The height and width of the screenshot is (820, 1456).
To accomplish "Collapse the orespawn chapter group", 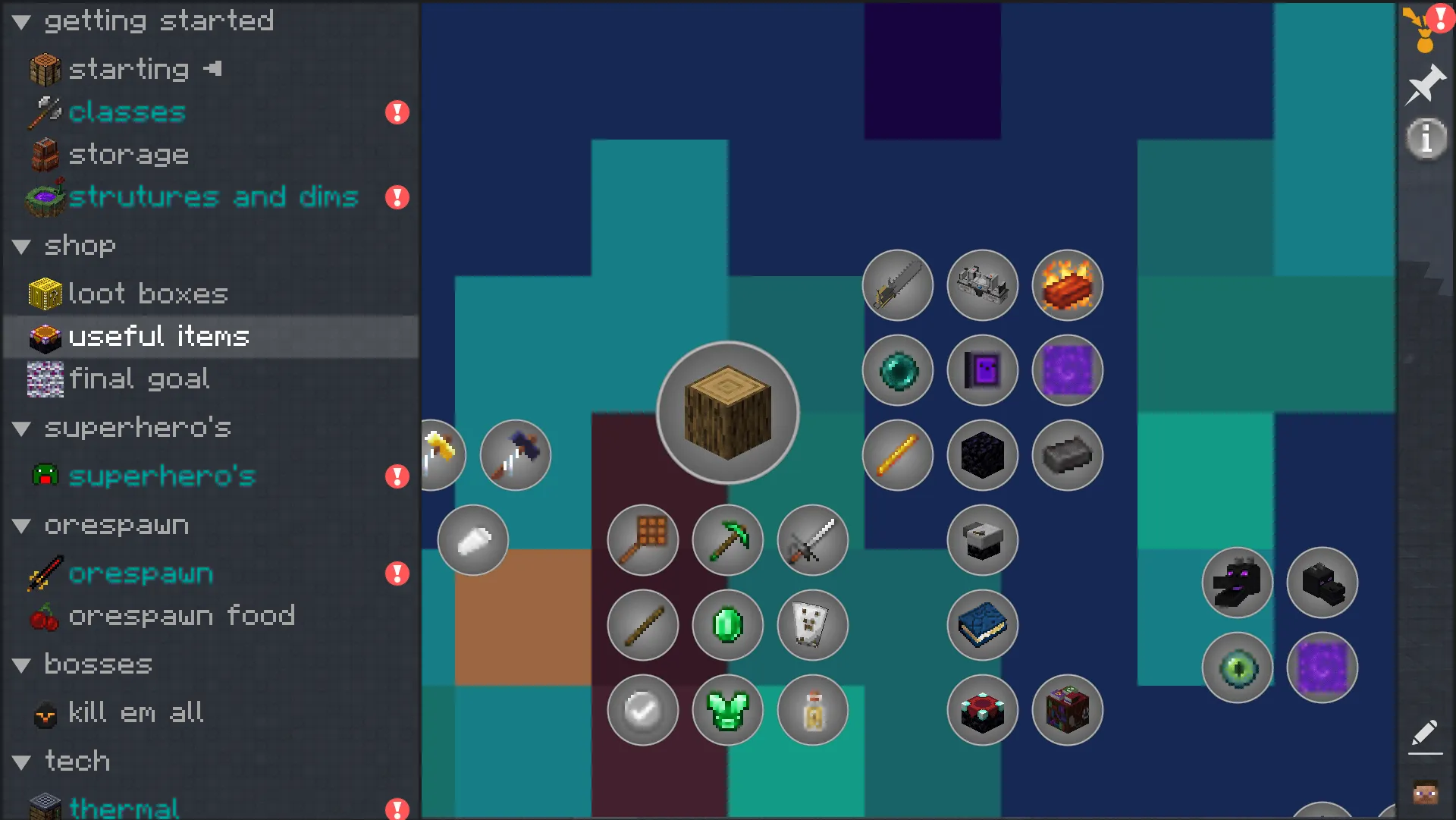I will 20,524.
